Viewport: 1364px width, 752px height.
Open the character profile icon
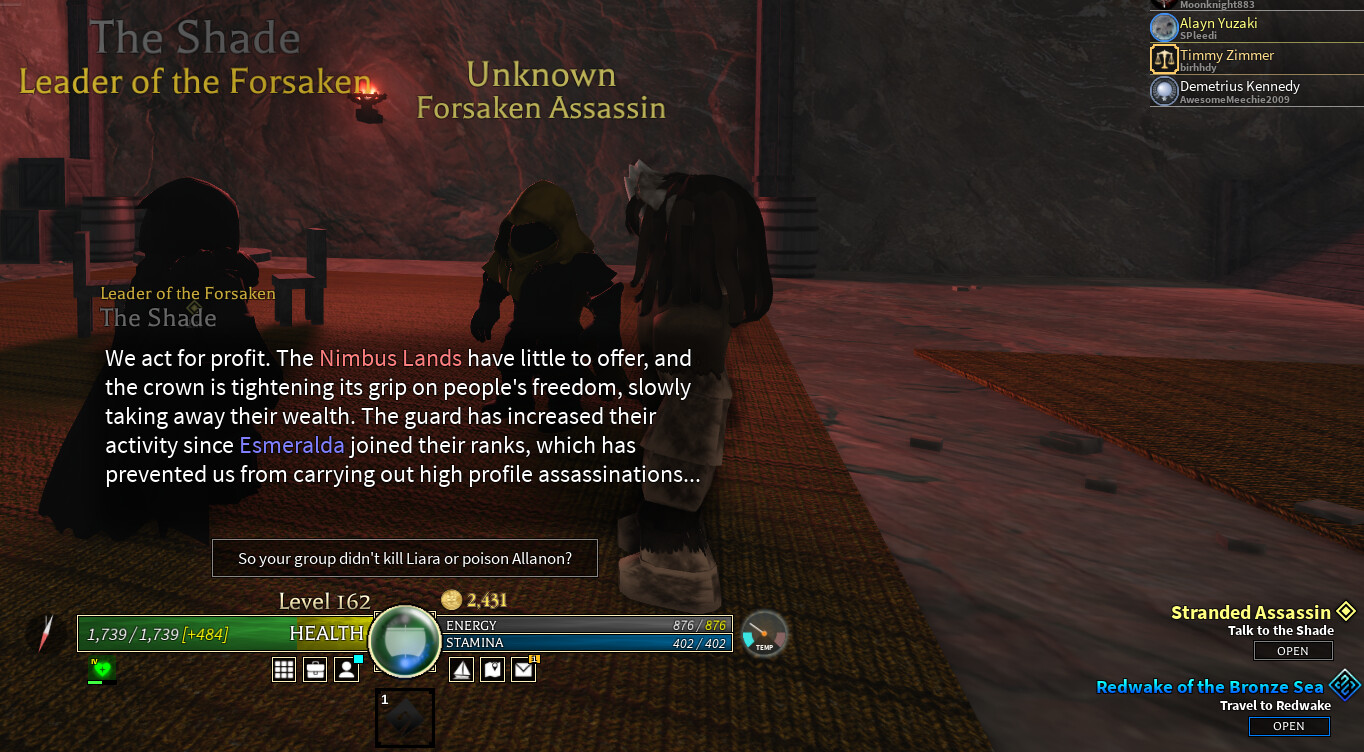pos(346,670)
